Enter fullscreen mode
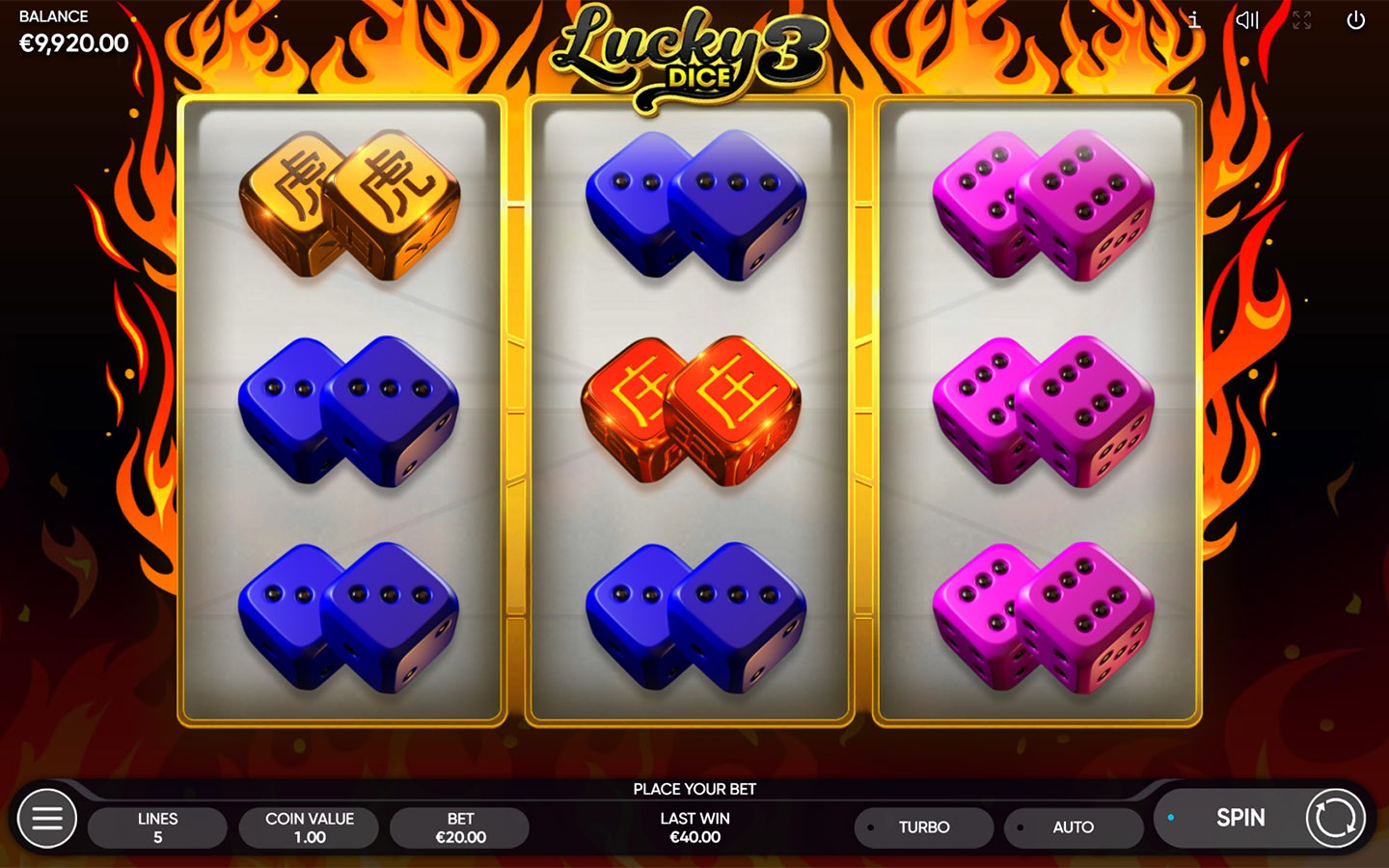The width and height of the screenshot is (1389, 868). (x=1301, y=20)
